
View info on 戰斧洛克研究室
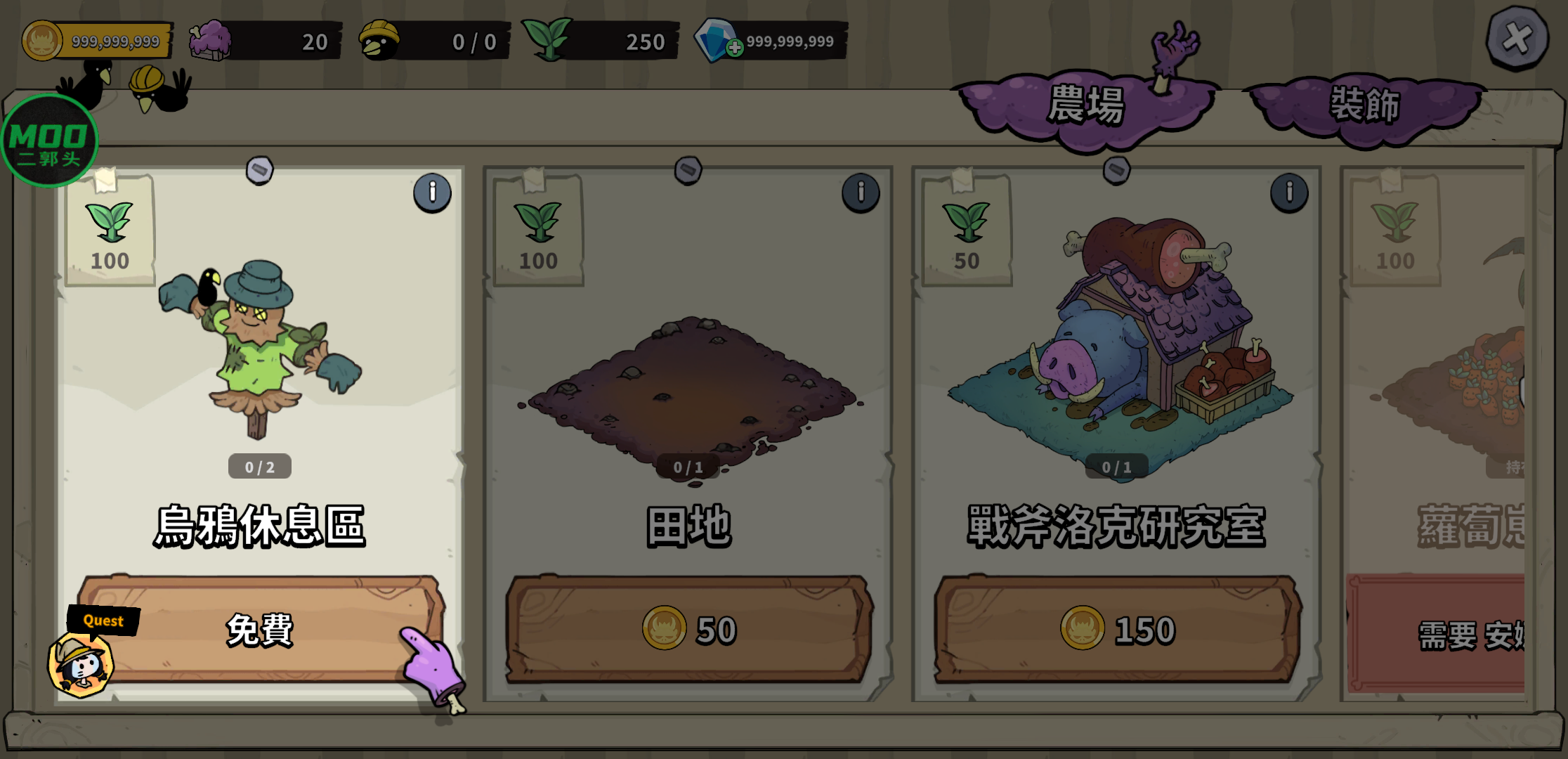point(1289,193)
